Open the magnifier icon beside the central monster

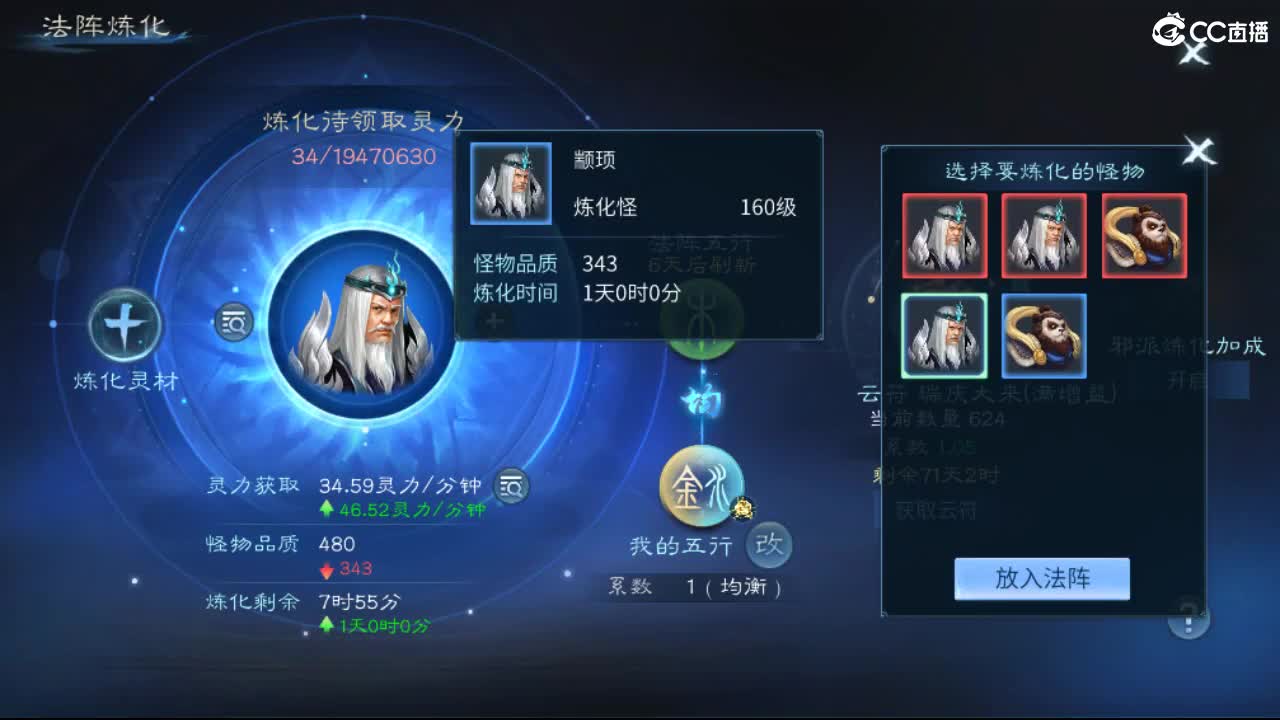pyautogui.click(x=232, y=323)
